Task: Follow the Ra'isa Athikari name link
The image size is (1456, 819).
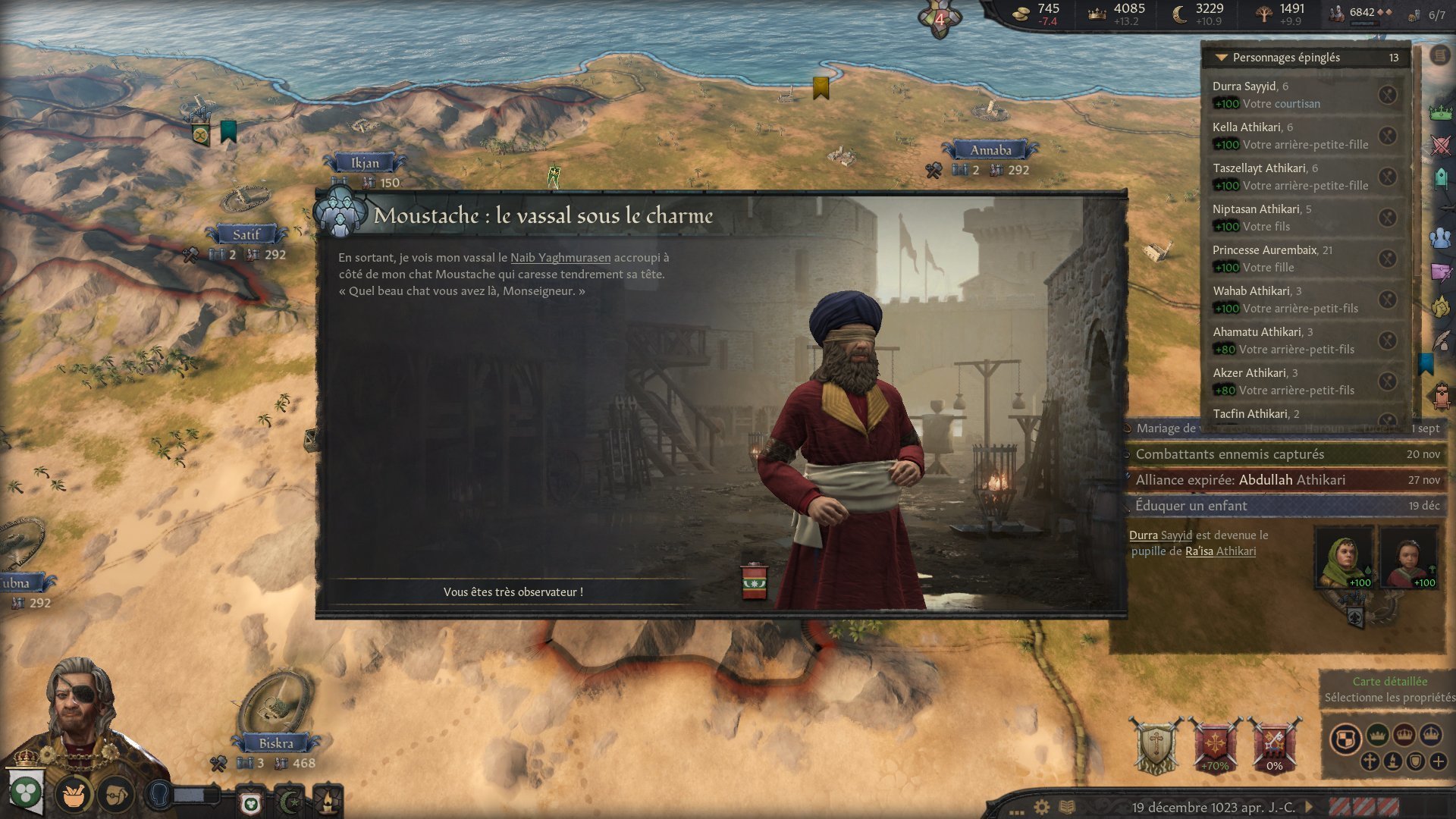Action: tap(1220, 551)
